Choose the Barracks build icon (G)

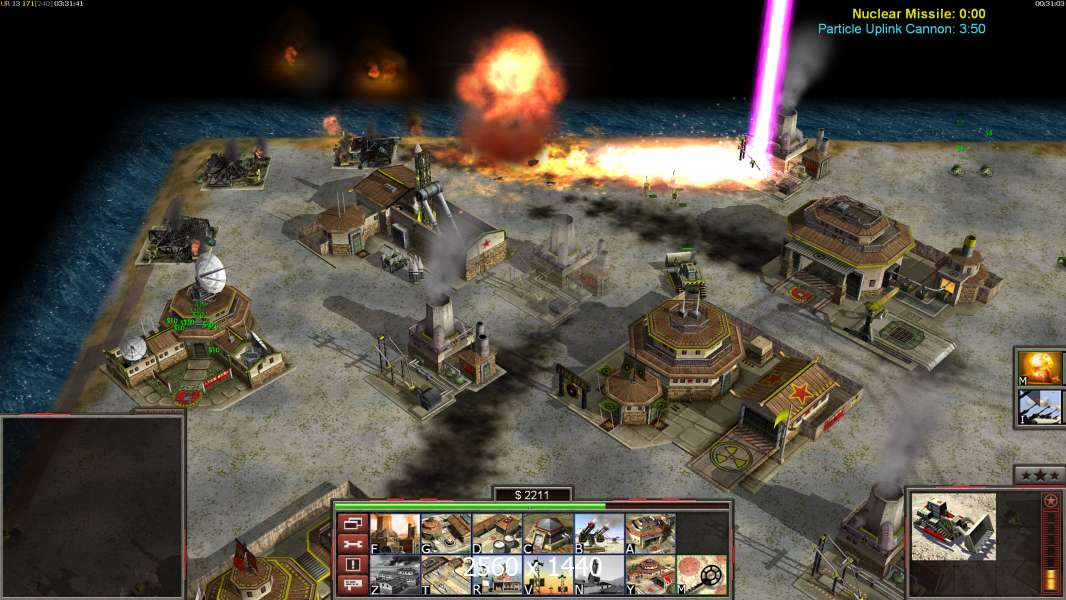(446, 533)
